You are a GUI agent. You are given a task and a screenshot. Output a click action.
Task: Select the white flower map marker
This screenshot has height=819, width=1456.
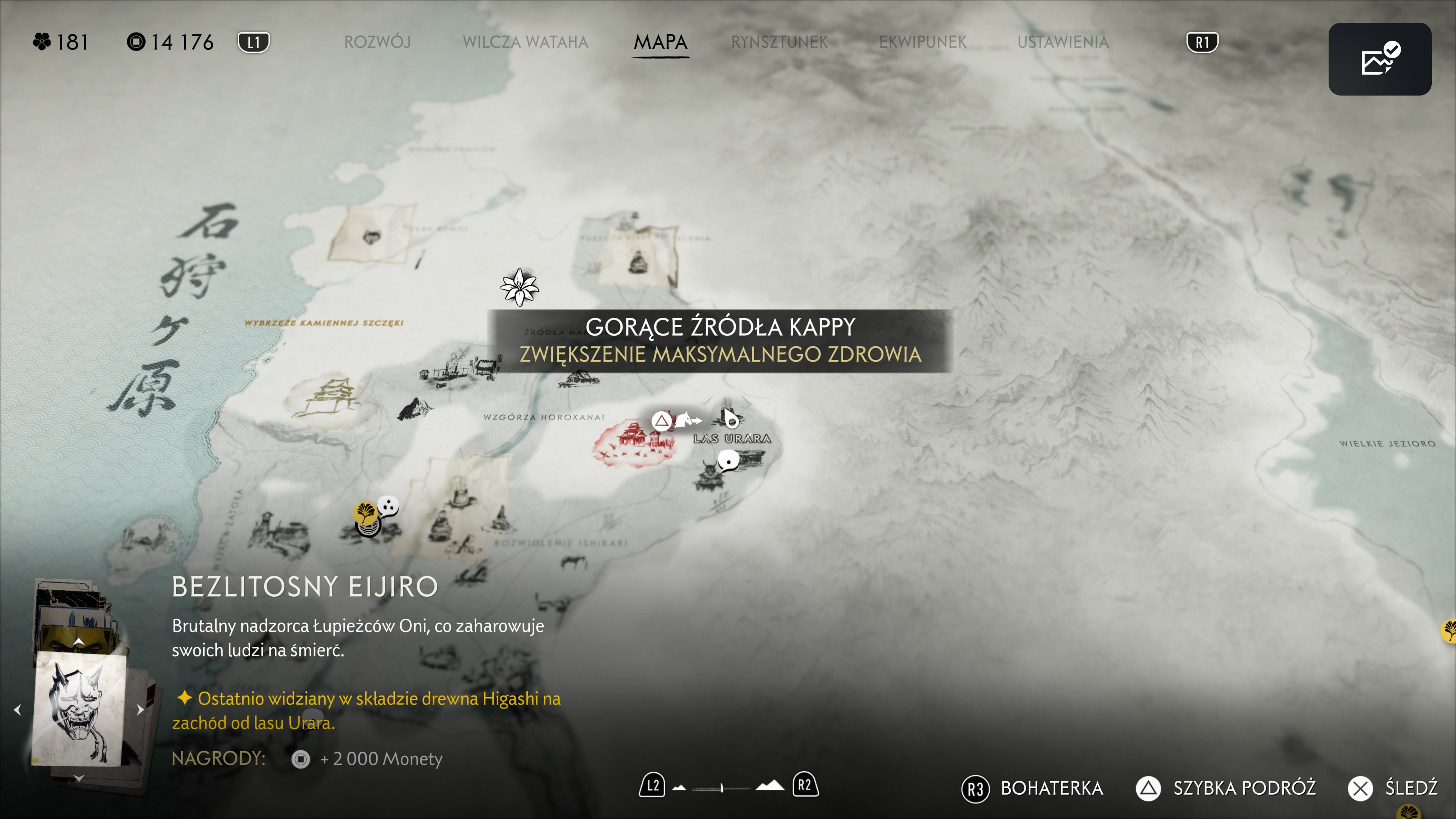519,287
